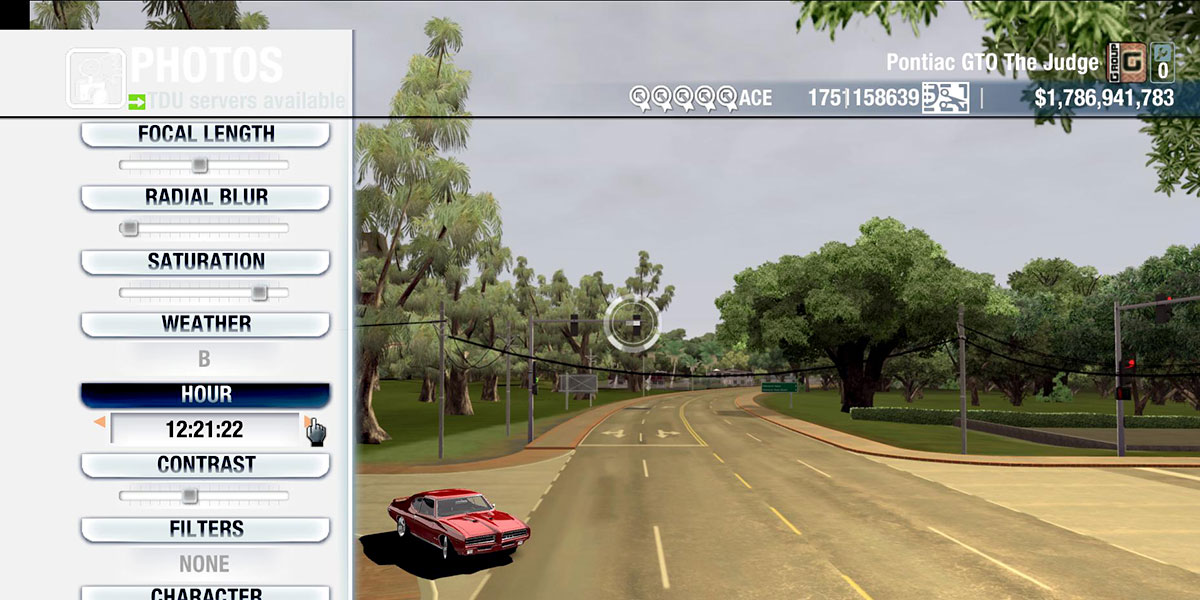Image resolution: width=1200 pixels, height=600 pixels.
Task: Click the saturation slider handle
Action: [259, 292]
